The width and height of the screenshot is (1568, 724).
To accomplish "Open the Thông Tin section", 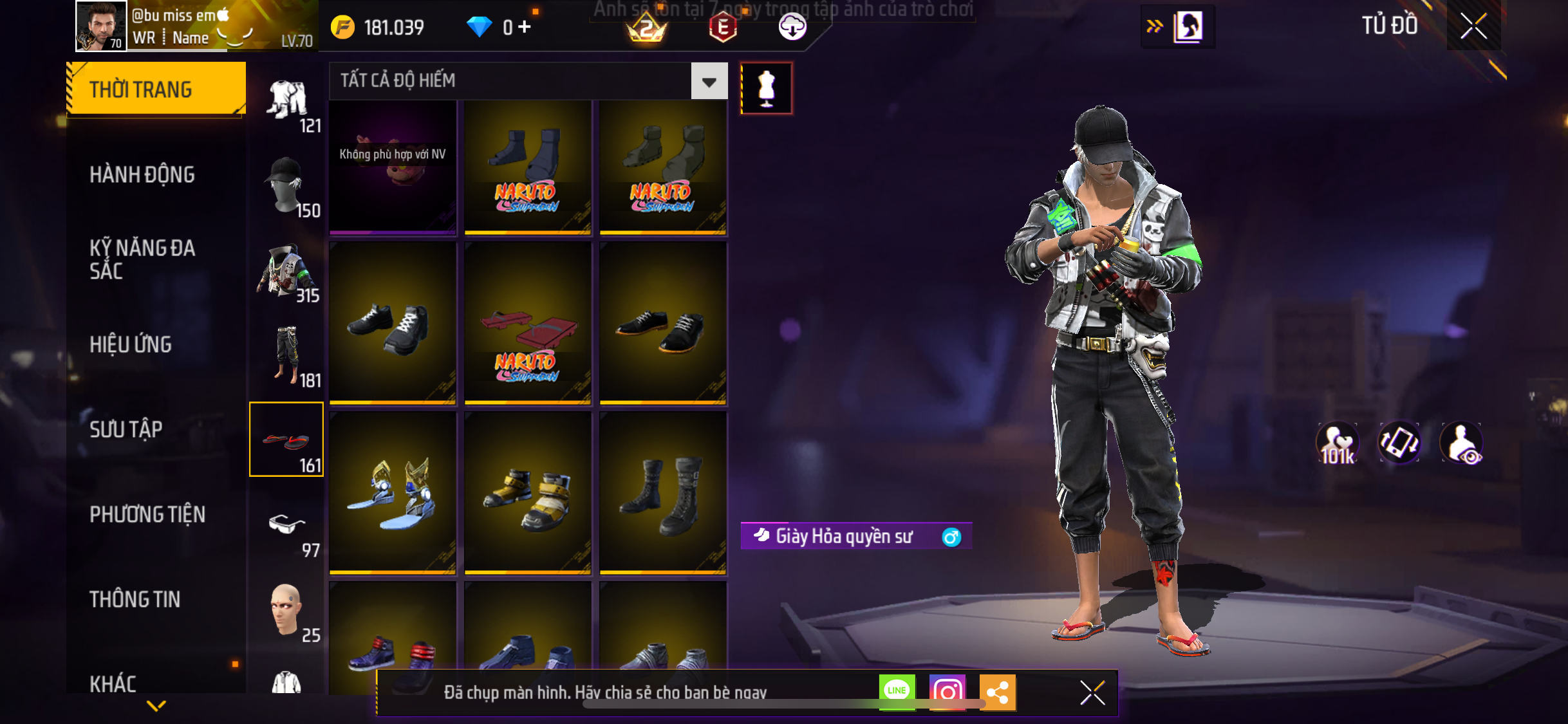I will point(135,599).
